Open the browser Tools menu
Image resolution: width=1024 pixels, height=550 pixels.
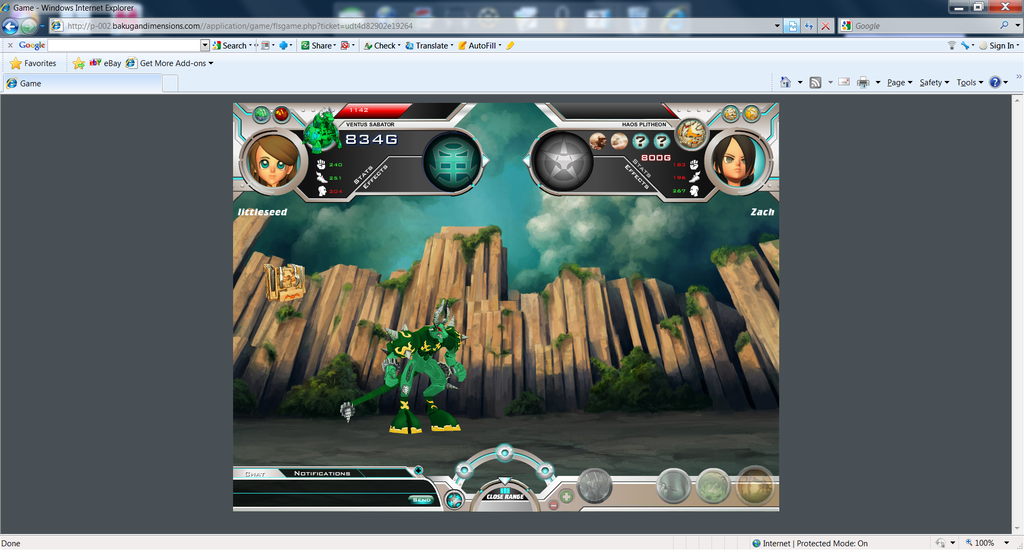point(969,83)
